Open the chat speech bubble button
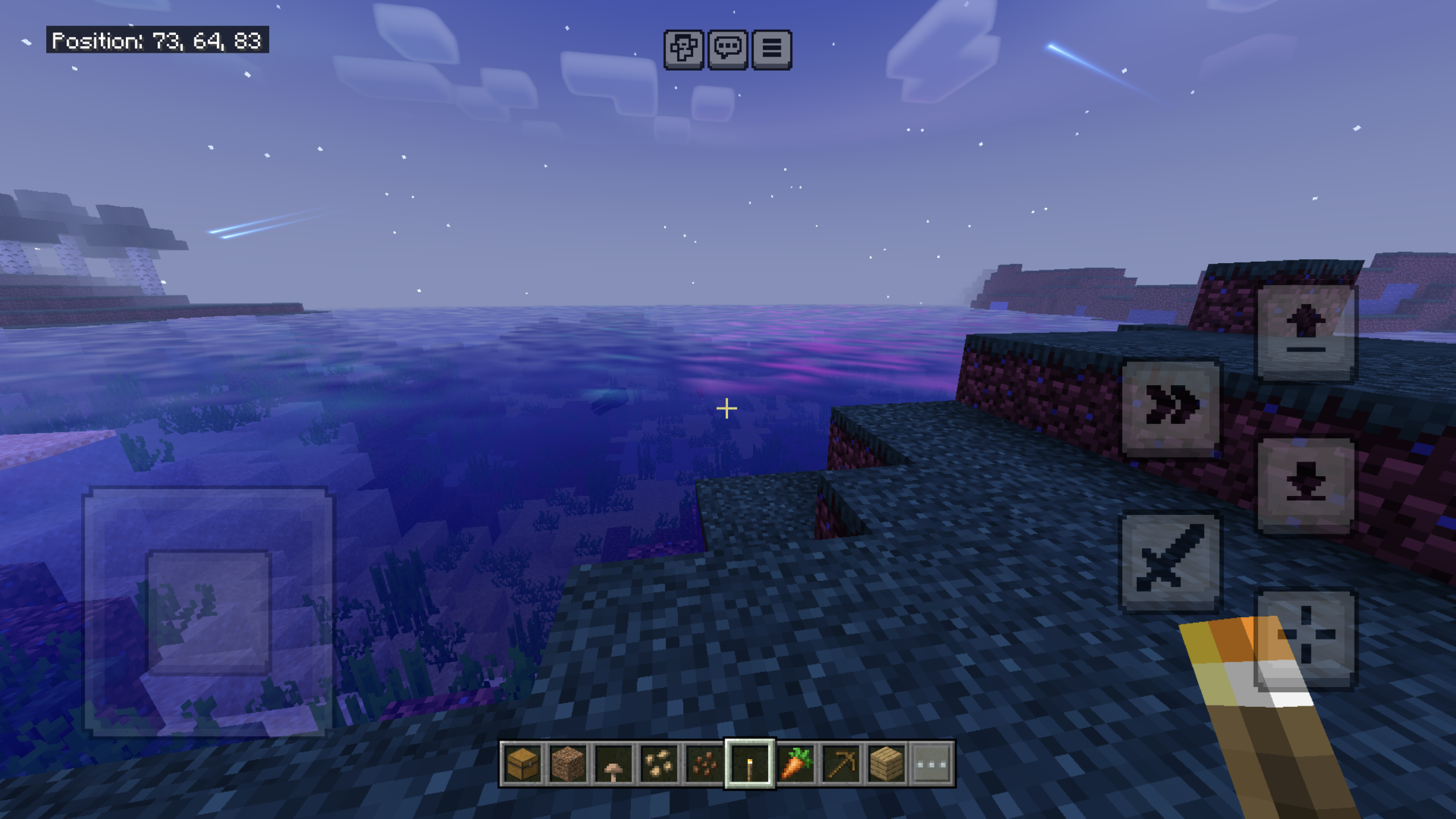The height and width of the screenshot is (819, 1456). coord(727,49)
